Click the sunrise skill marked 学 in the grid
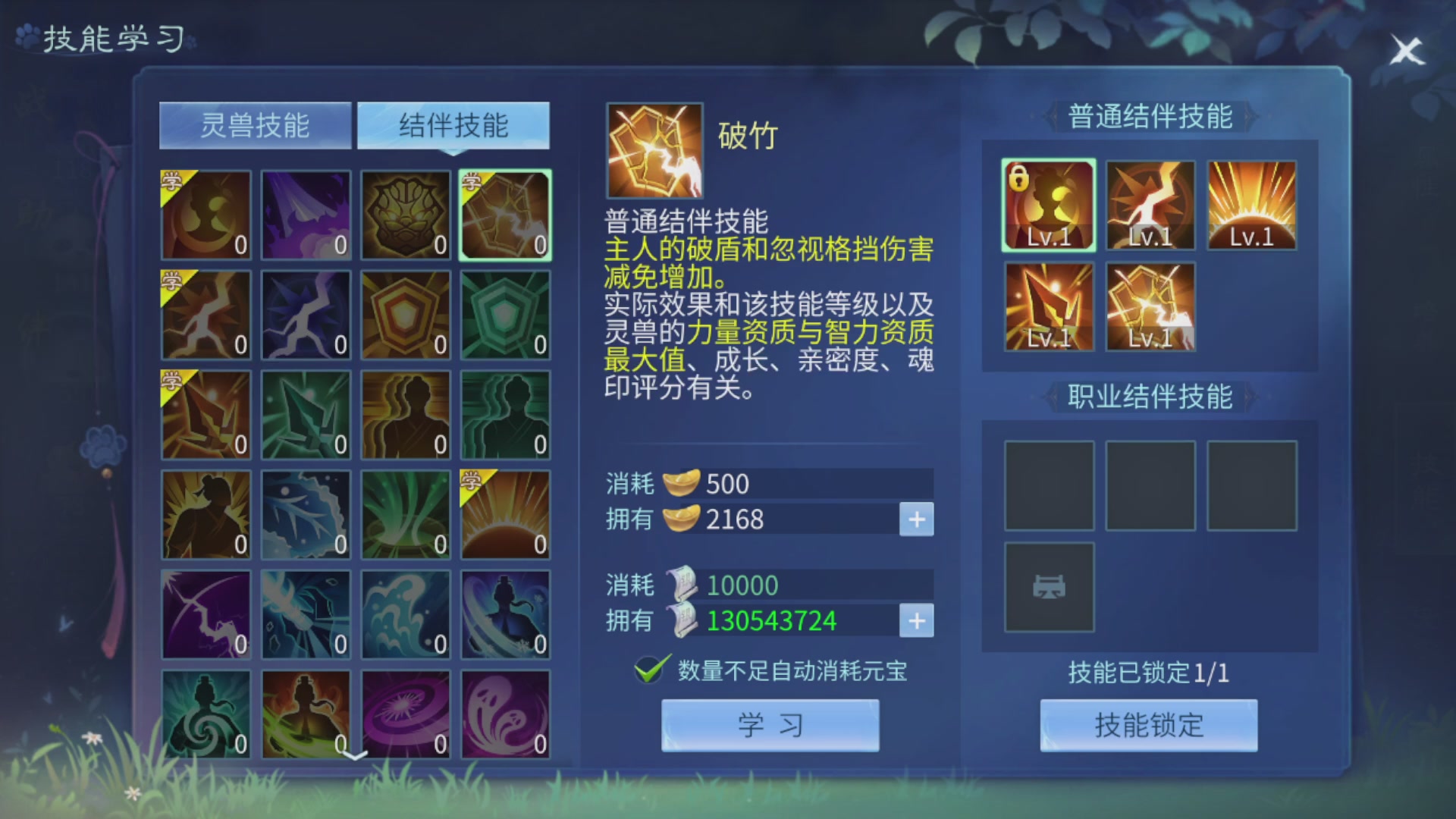 (505, 514)
